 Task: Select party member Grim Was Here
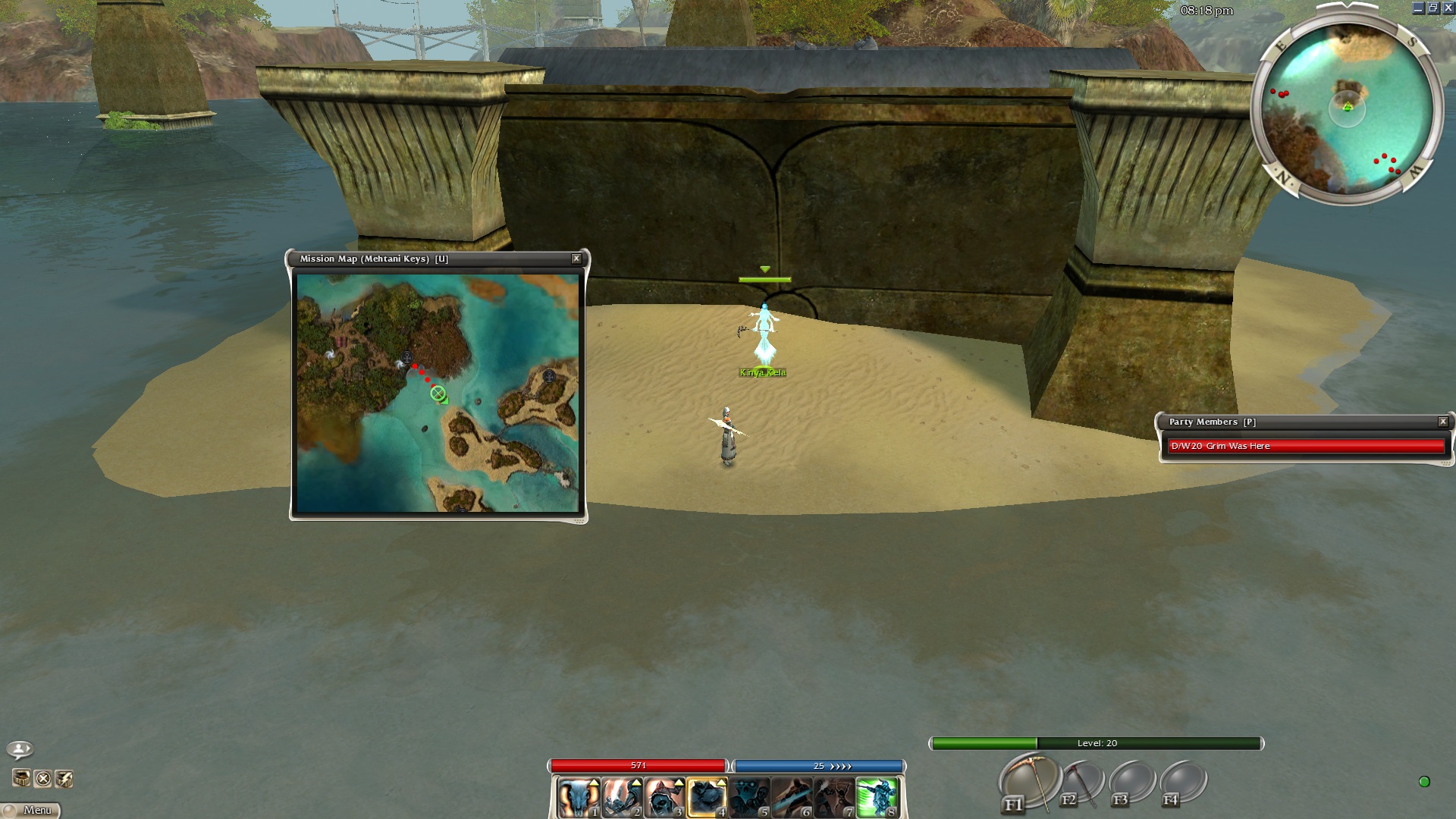tap(1306, 446)
